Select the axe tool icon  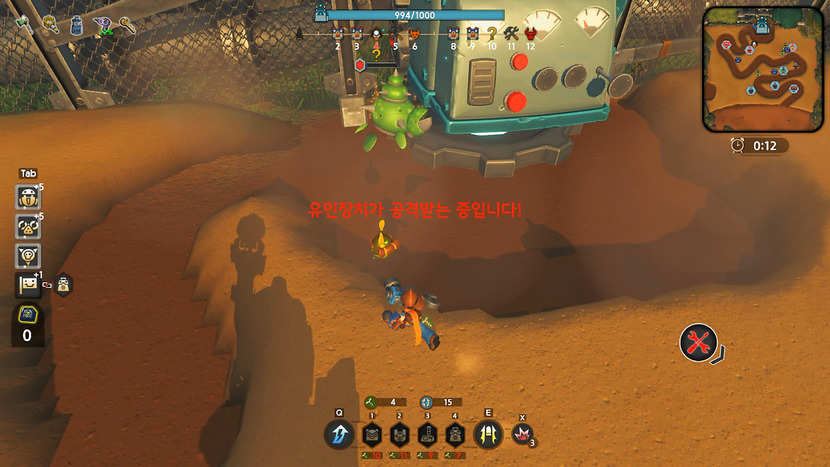pos(22,24)
